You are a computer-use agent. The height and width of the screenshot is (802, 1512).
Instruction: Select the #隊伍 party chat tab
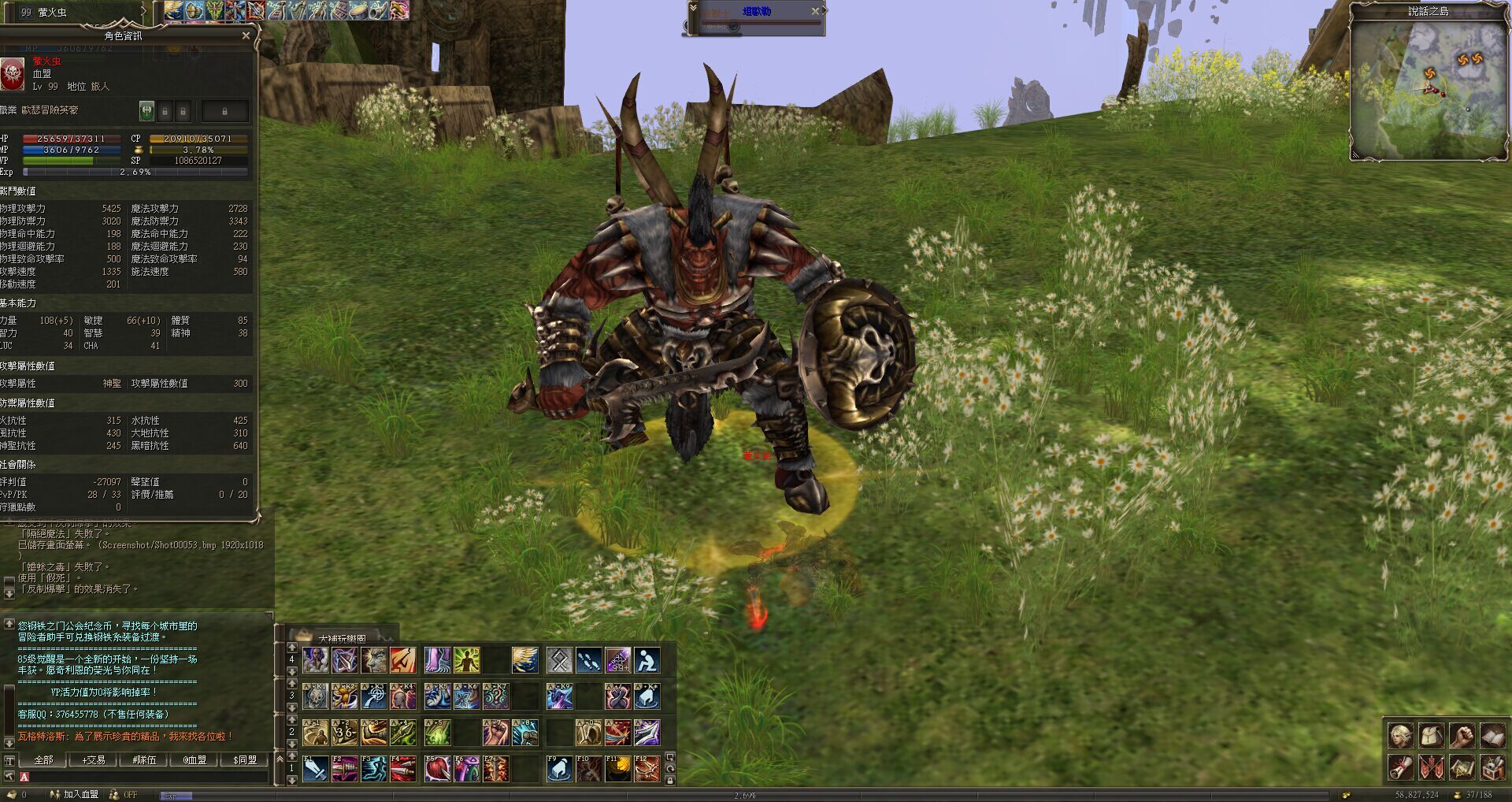[144, 759]
